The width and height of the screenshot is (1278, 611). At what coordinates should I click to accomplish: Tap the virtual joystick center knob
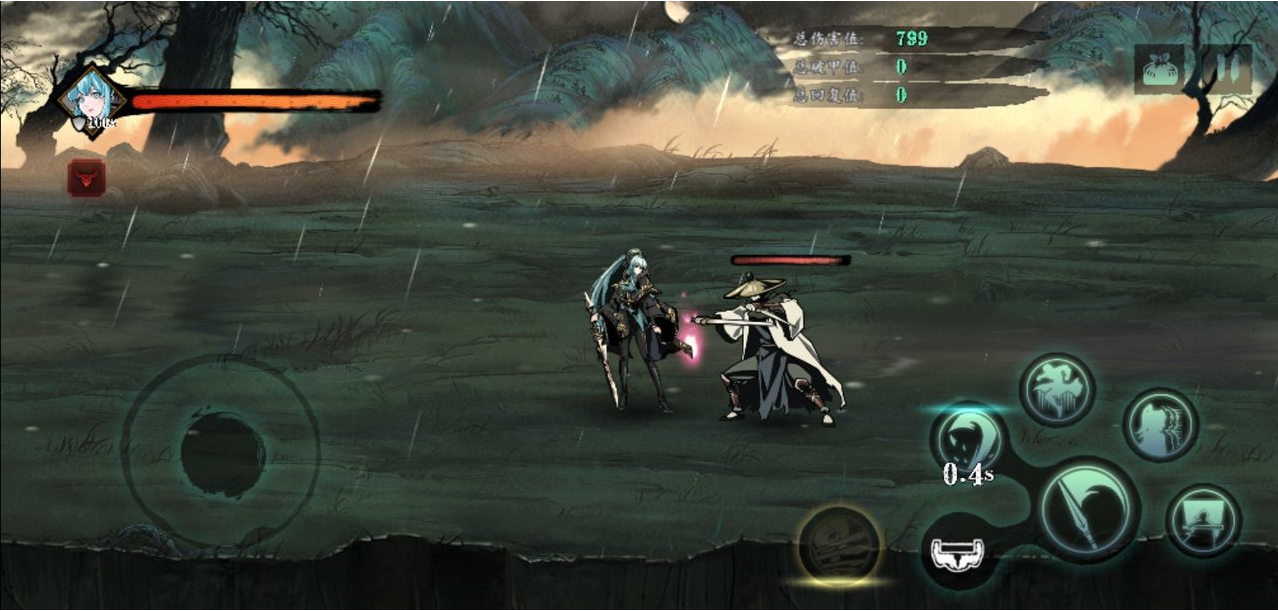(222, 454)
